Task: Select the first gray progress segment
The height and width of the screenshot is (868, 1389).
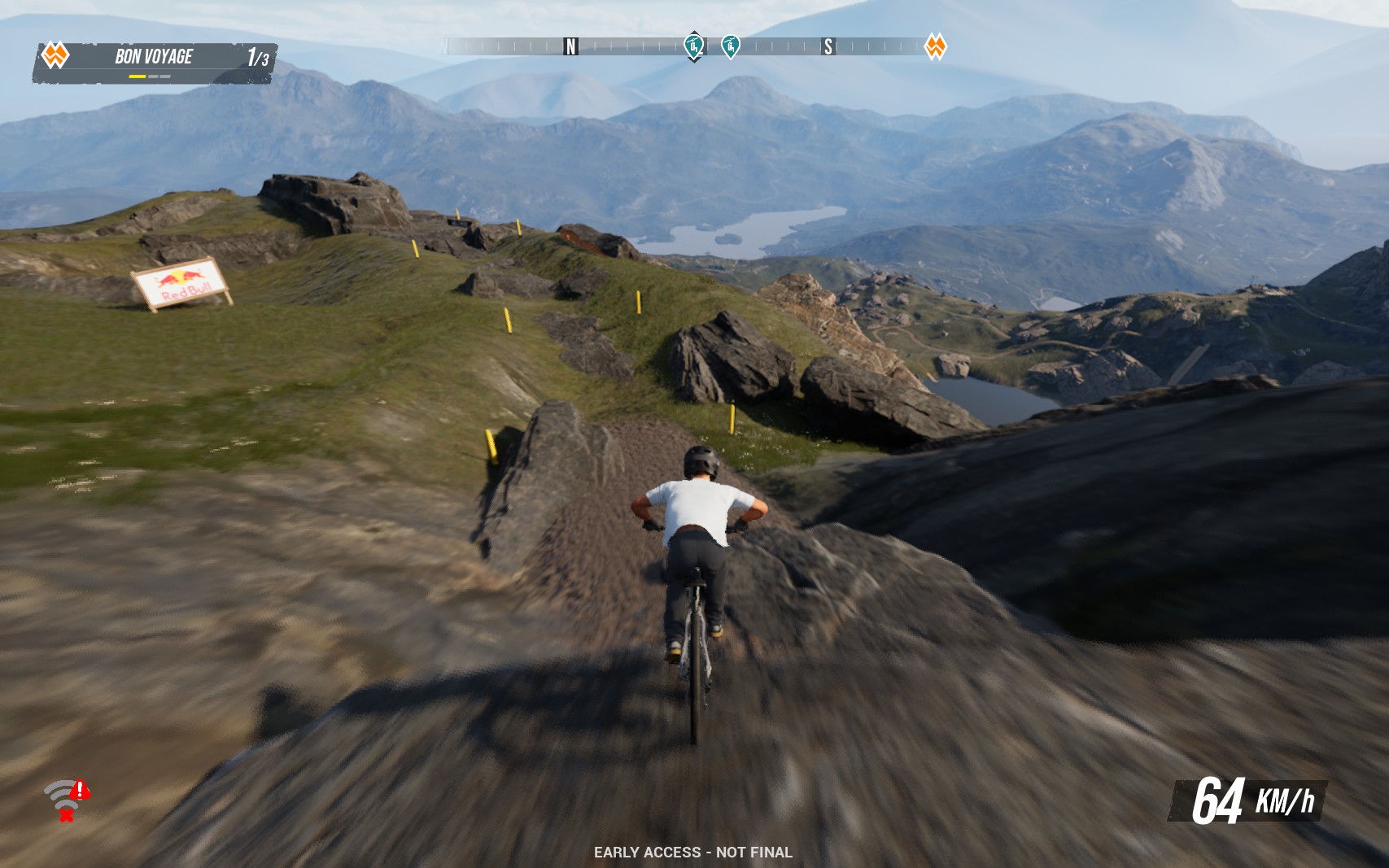Action: pos(154,76)
